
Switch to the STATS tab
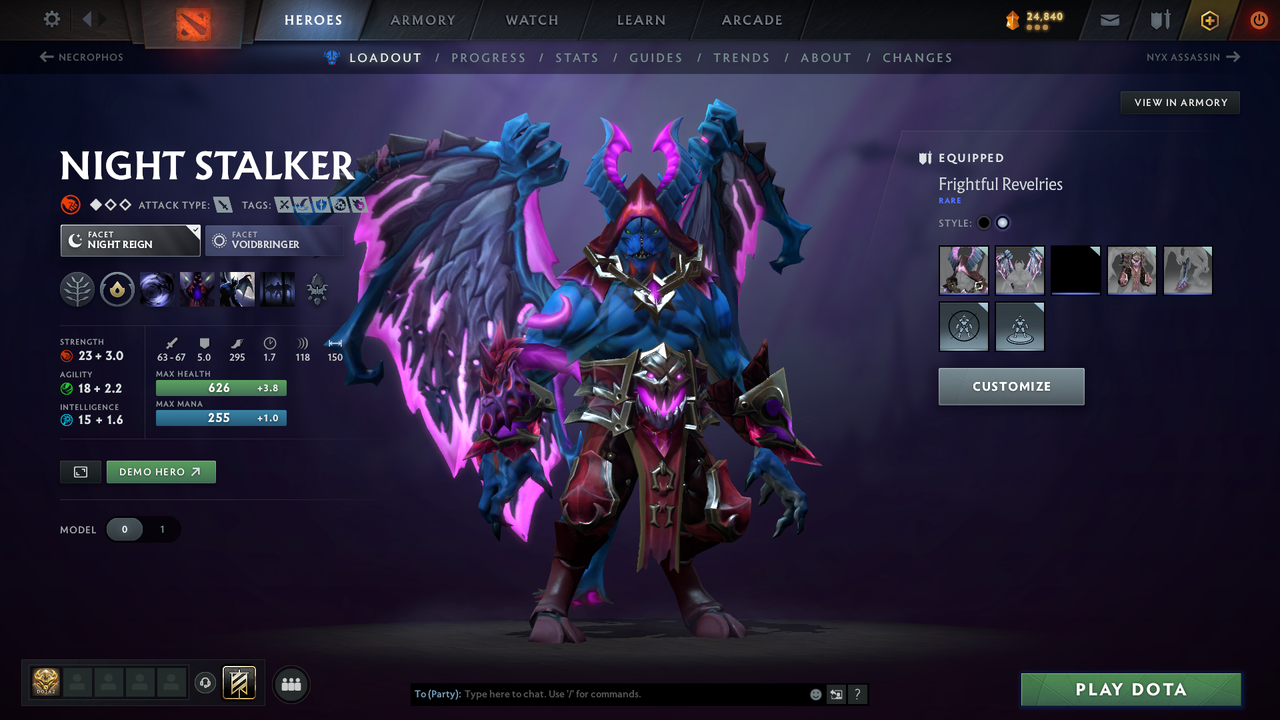click(577, 57)
